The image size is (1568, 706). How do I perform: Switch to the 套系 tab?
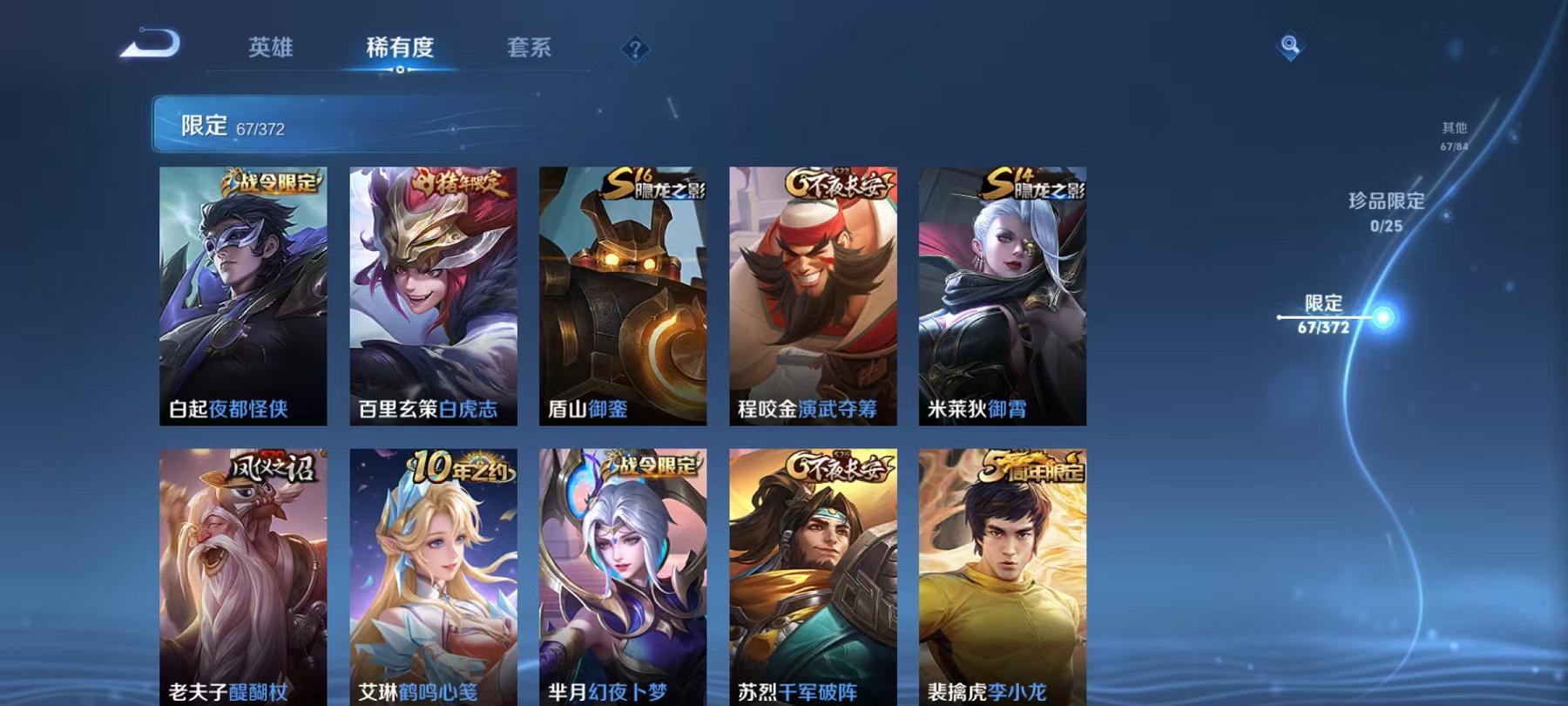tap(531, 50)
